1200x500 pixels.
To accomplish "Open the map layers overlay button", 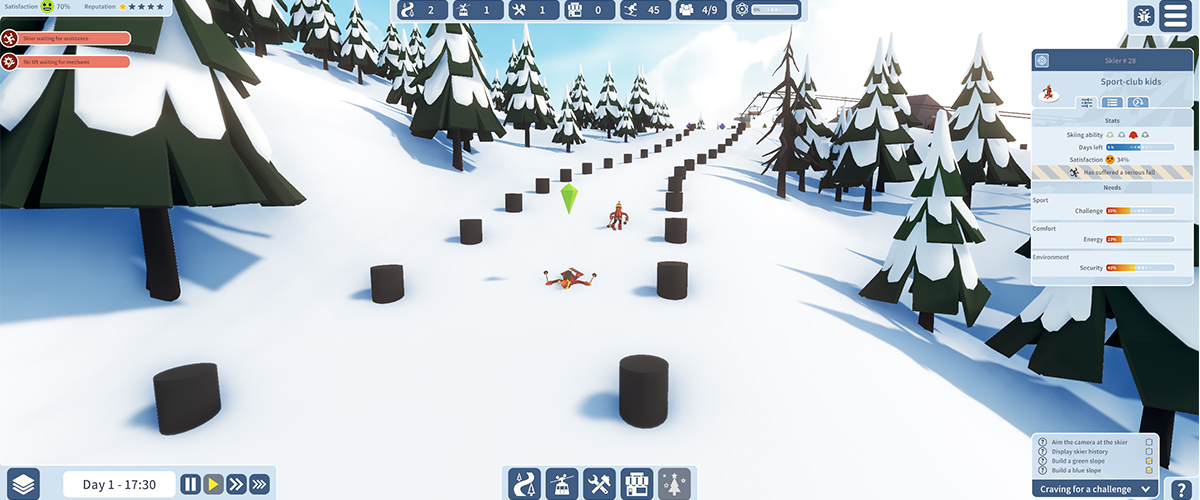I will pyautogui.click(x=22, y=484).
